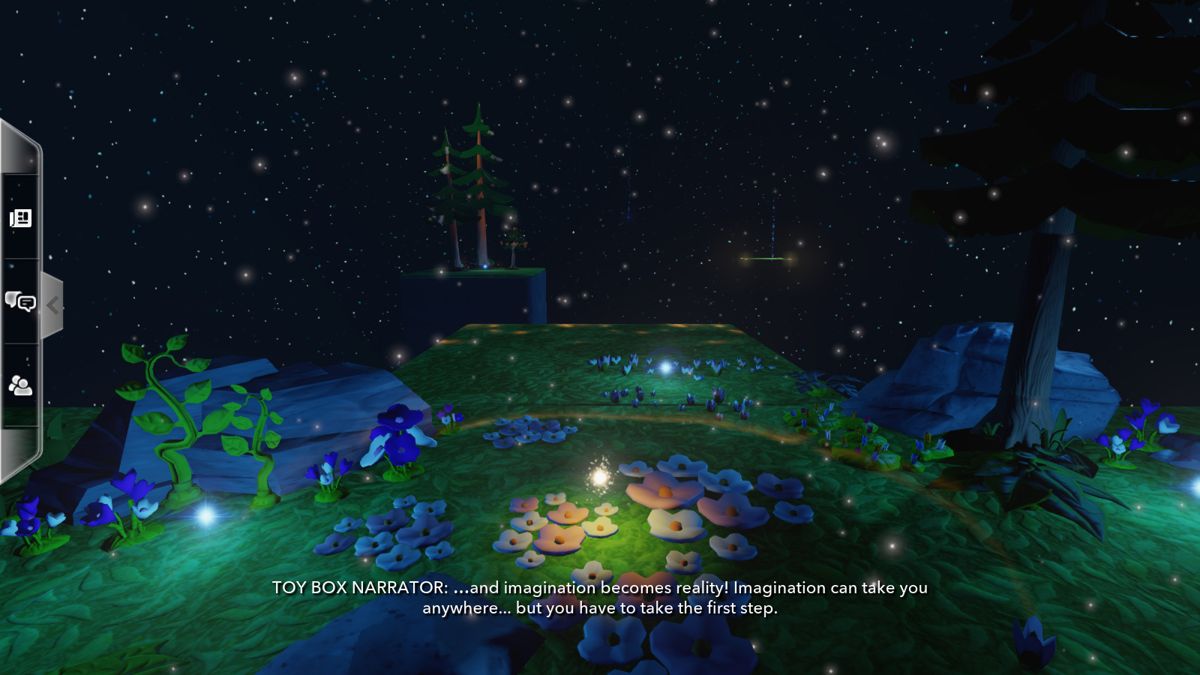Screen dimensions: 1200x675
Task: Open the news feed icon in sidebar
Action: [x=20, y=218]
